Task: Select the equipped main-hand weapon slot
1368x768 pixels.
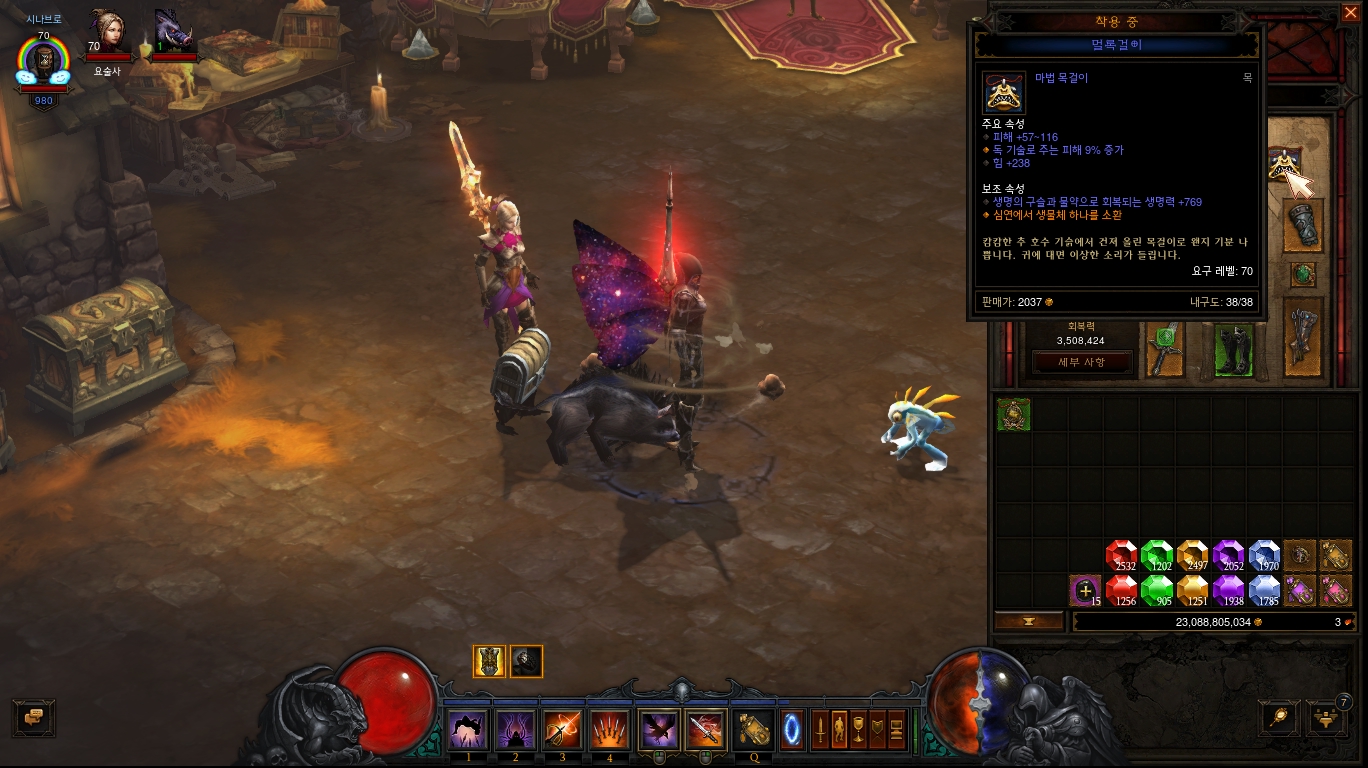Action: [x=1164, y=350]
